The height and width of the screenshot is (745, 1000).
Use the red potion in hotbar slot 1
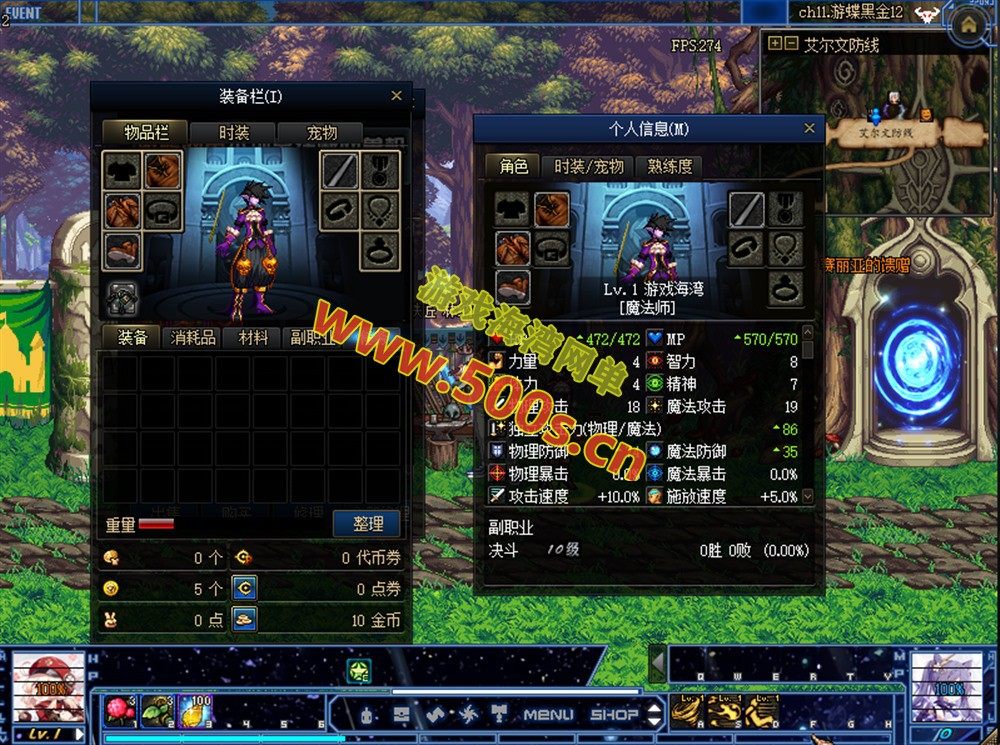120,709
